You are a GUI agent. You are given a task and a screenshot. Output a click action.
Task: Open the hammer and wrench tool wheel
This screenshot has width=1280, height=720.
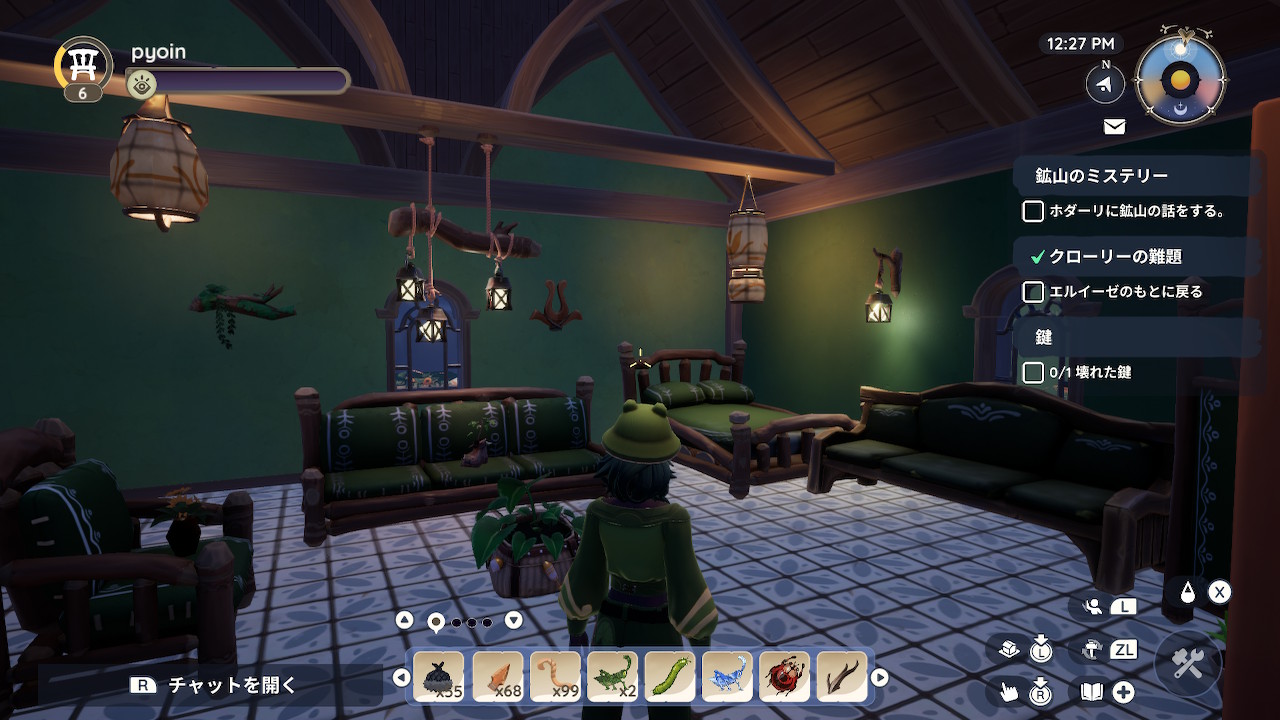tap(1188, 666)
